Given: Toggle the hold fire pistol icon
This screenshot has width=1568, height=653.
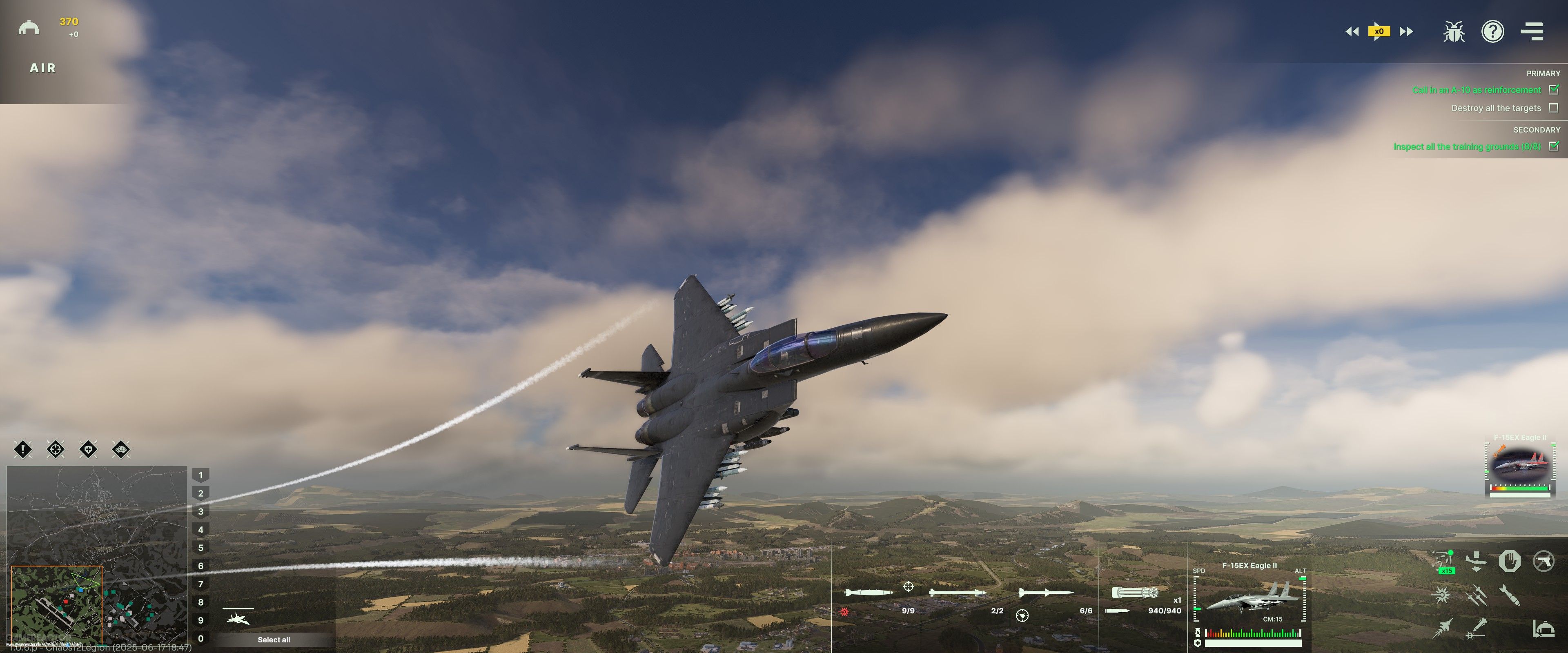Looking at the screenshot, I should coord(1543,561).
